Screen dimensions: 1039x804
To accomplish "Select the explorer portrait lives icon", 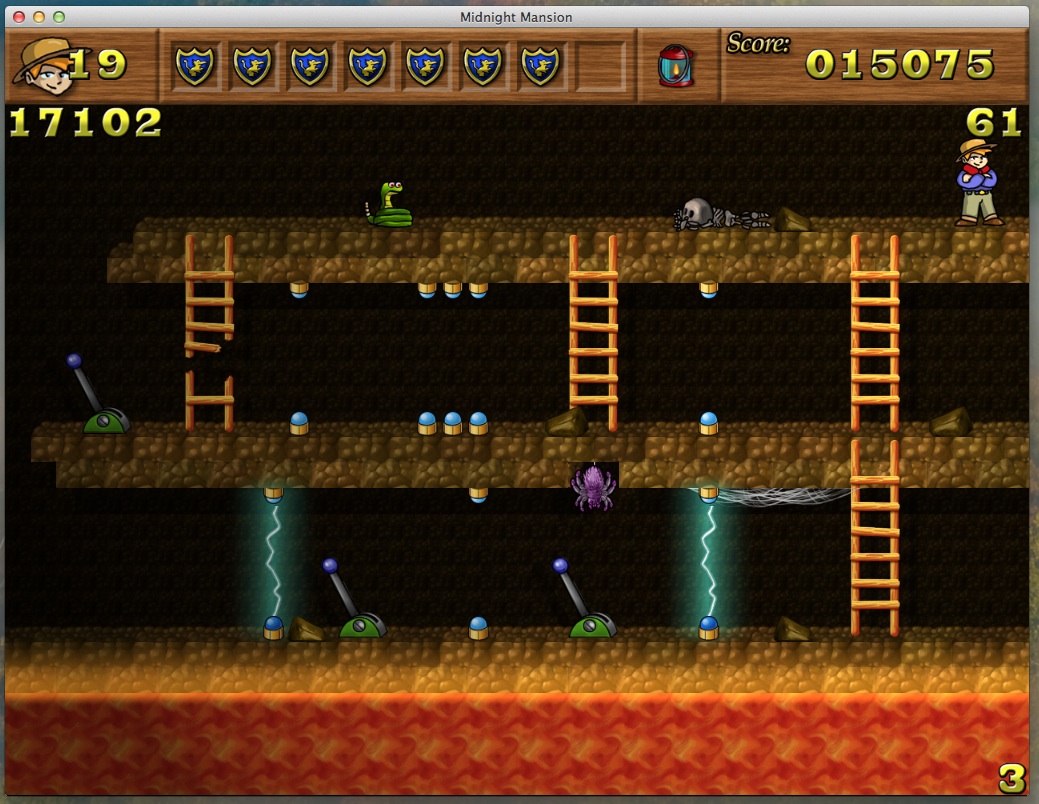I will pyautogui.click(x=40, y=63).
